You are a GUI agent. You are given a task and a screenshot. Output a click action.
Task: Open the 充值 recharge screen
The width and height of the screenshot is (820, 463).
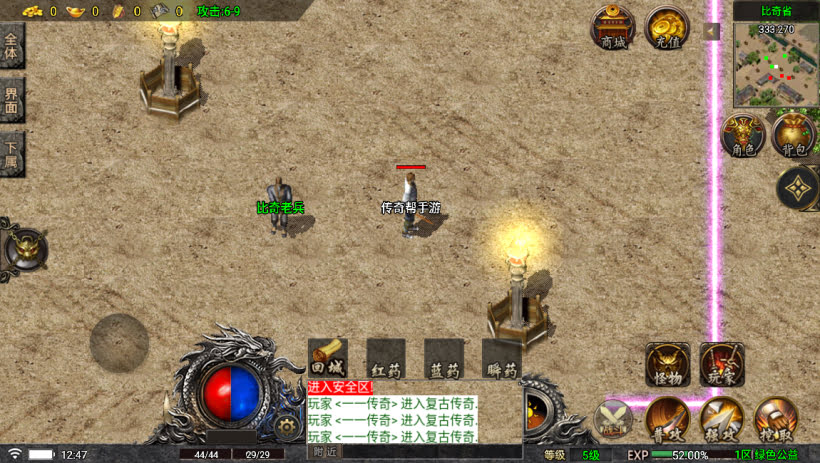click(665, 28)
